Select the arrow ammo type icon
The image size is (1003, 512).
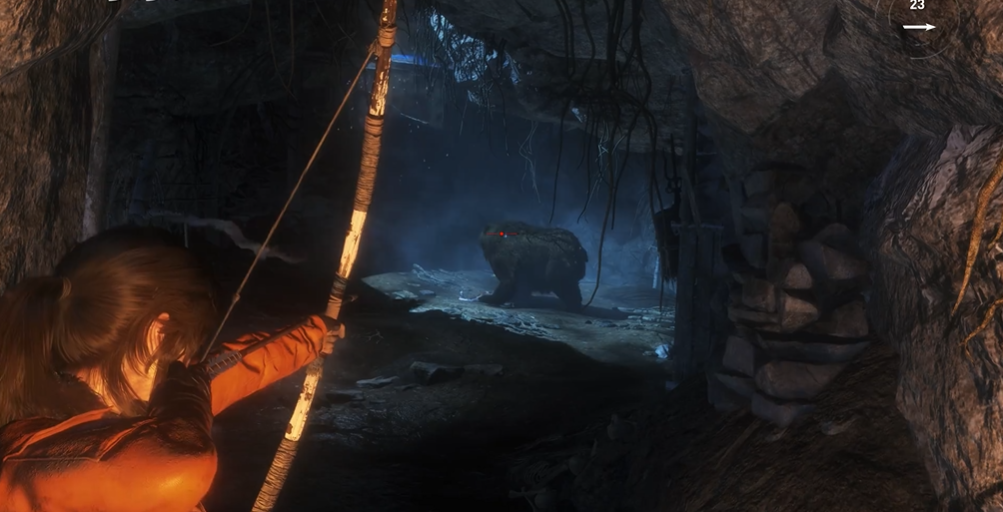(918, 27)
